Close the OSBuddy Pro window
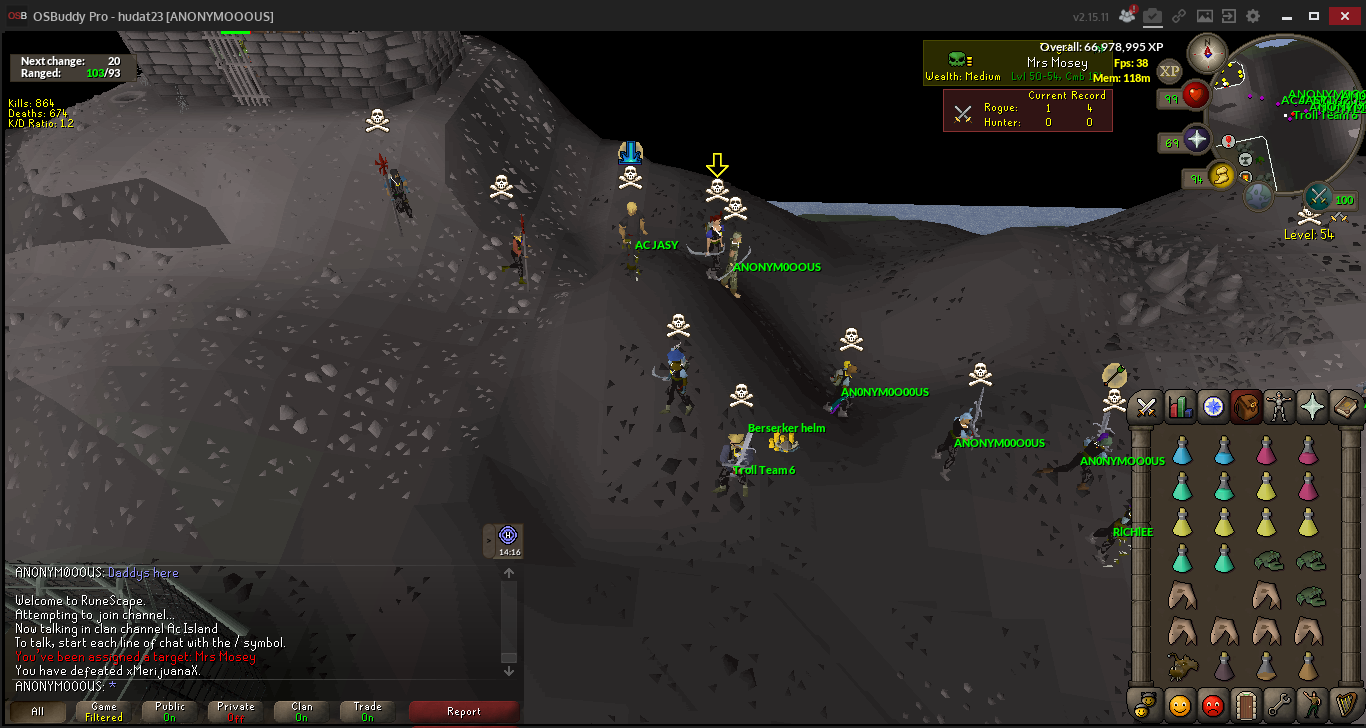The width and height of the screenshot is (1366, 728). point(1343,16)
